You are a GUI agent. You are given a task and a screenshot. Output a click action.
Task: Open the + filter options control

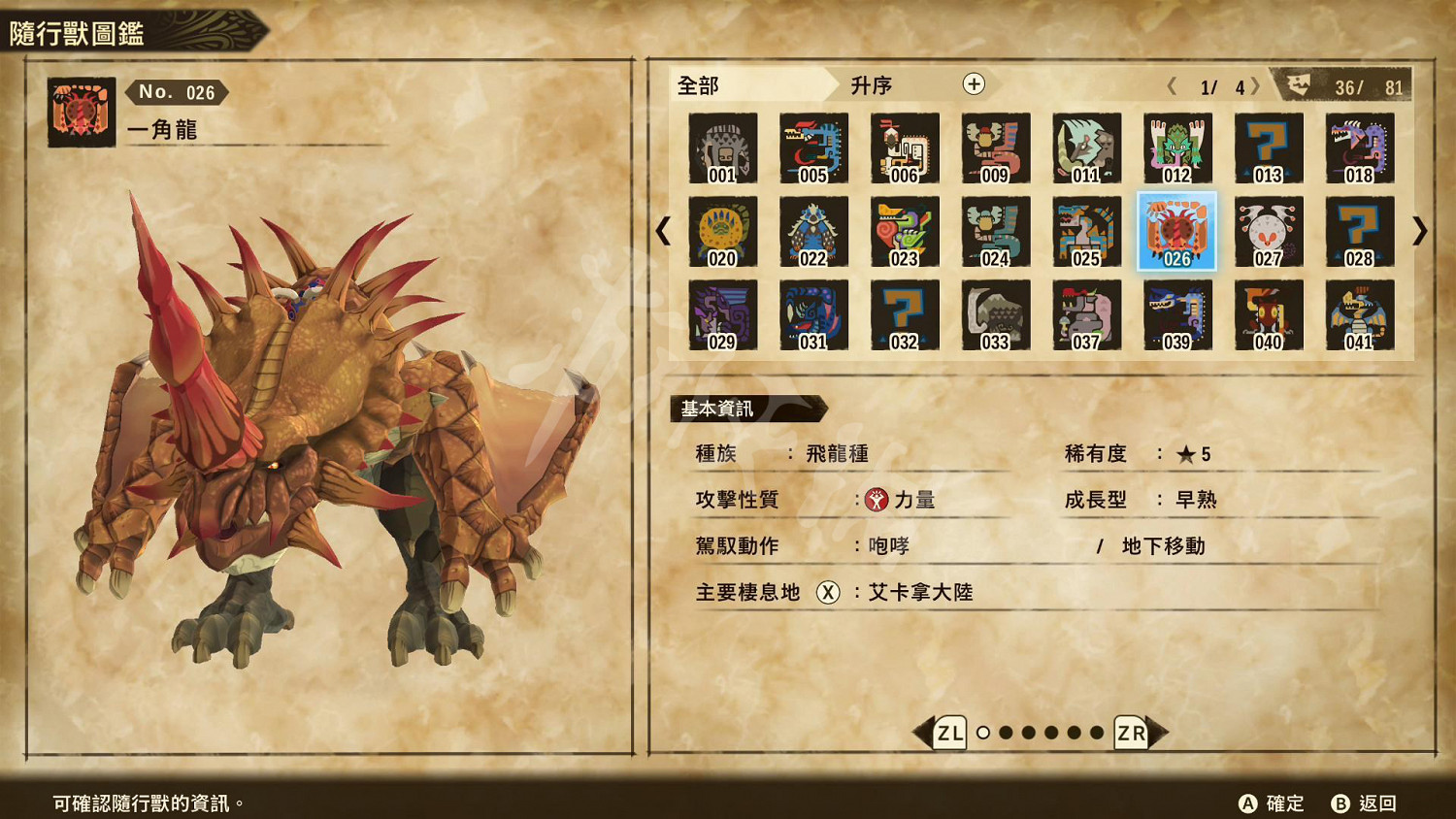[973, 85]
